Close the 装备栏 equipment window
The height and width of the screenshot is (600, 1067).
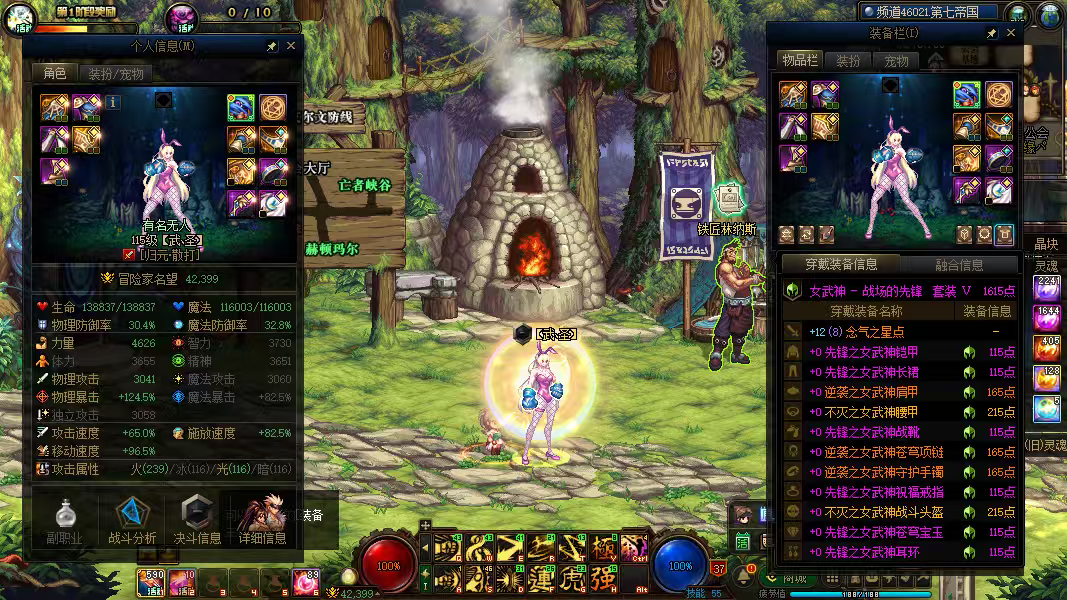click(x=1010, y=33)
